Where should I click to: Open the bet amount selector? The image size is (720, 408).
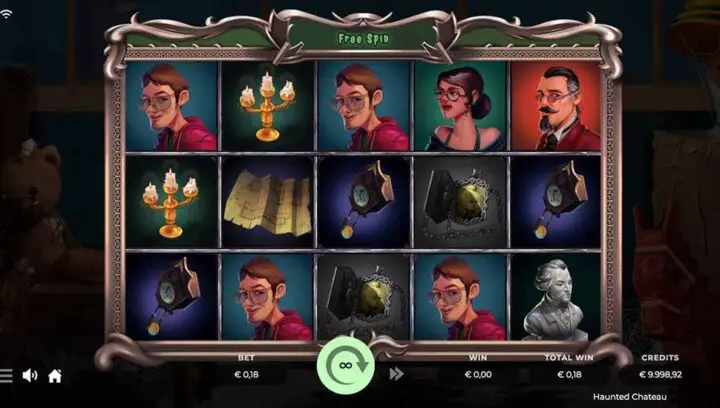tap(246, 374)
